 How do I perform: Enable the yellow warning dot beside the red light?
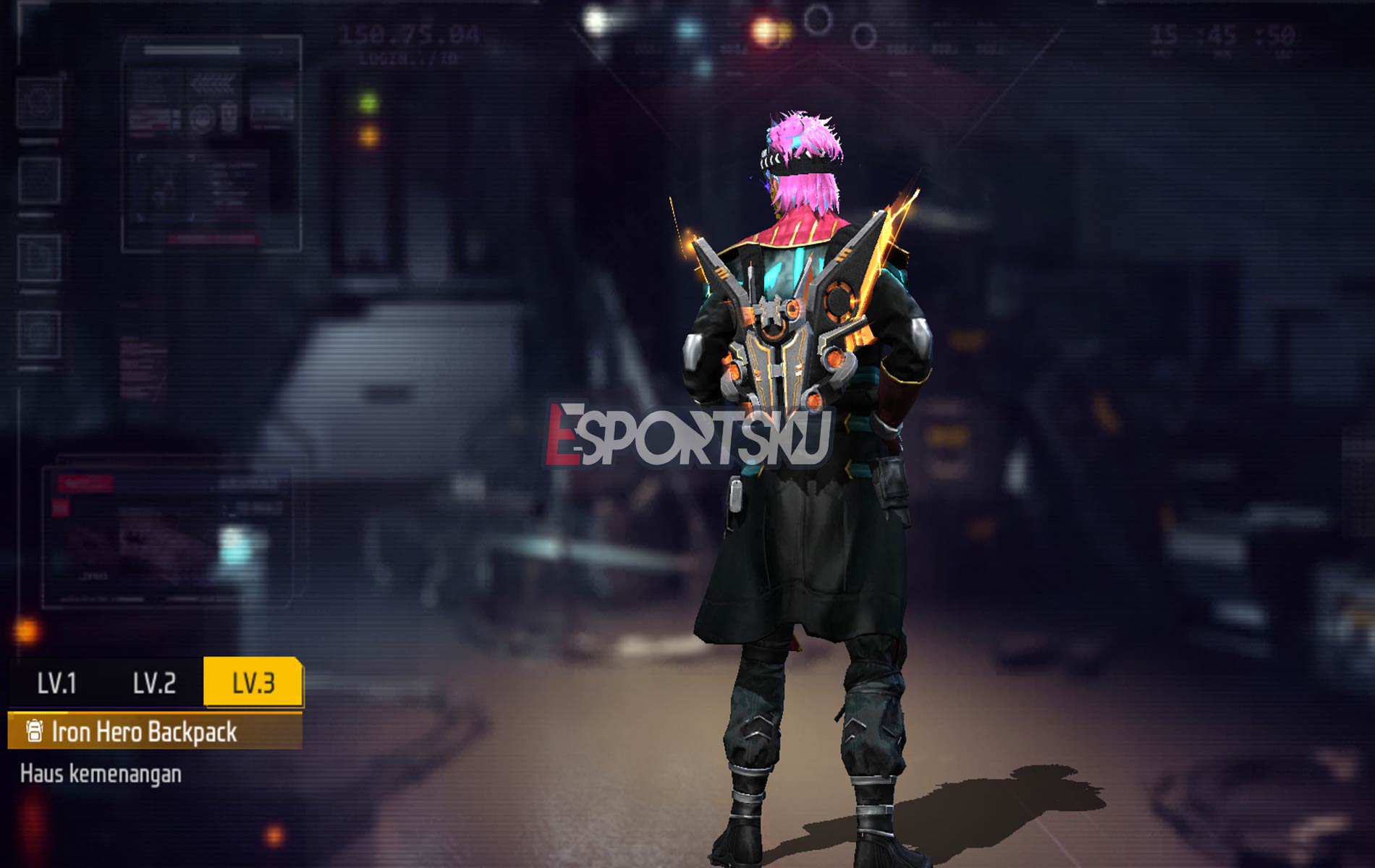[x=784, y=30]
